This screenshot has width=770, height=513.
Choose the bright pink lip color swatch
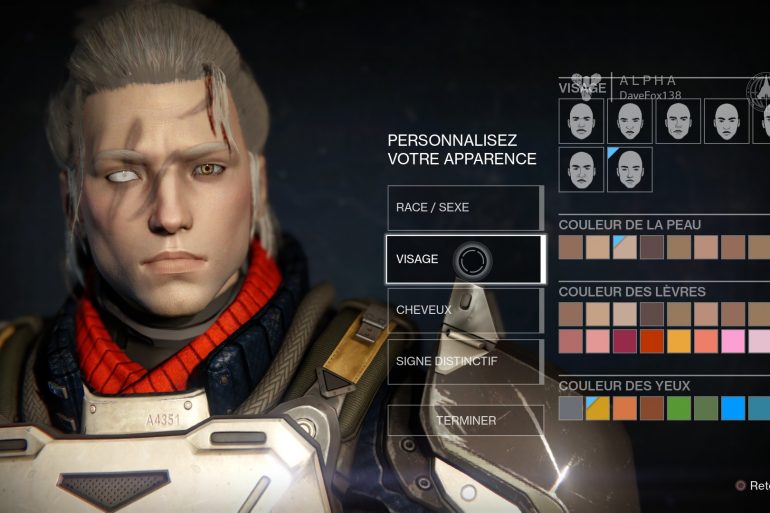[733, 341]
